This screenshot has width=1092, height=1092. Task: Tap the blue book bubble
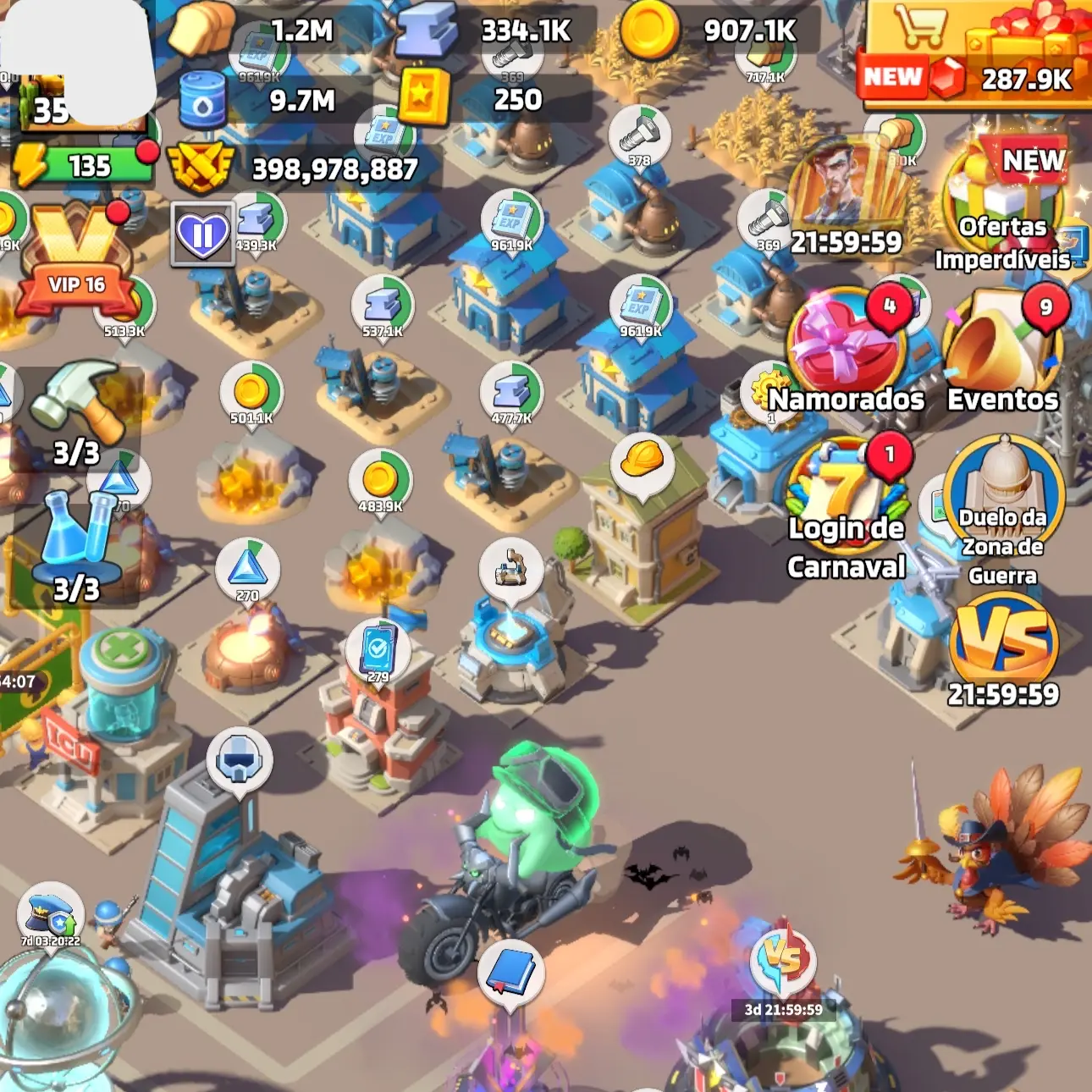coord(510,973)
